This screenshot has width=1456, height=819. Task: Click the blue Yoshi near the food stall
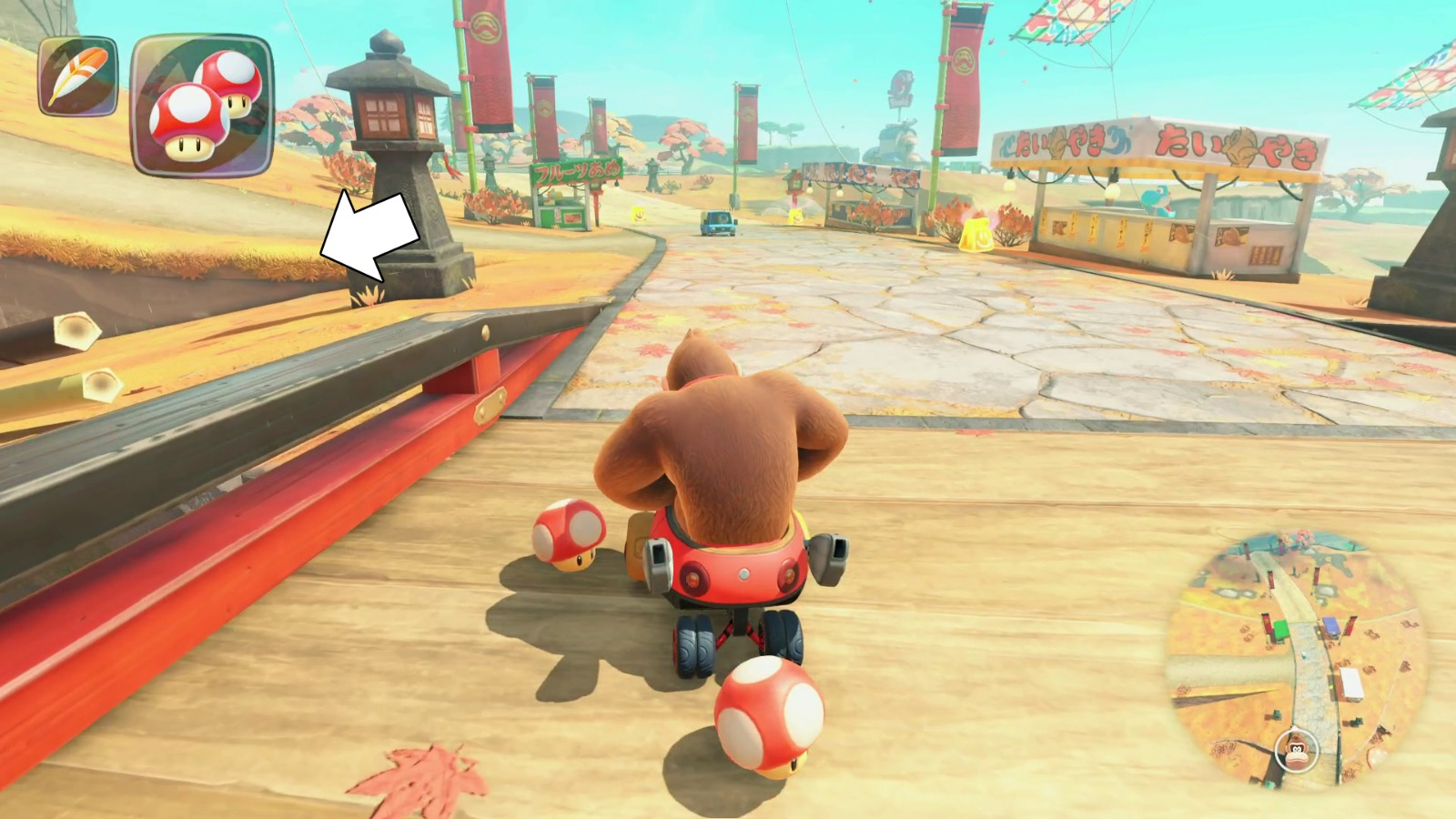tap(1156, 200)
